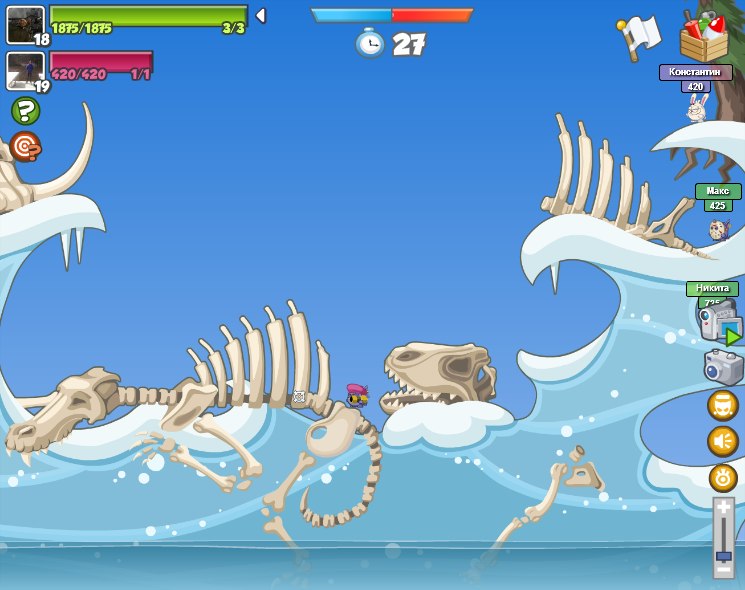
Task: Select the red team avatar, level 19
Action: coord(25,70)
